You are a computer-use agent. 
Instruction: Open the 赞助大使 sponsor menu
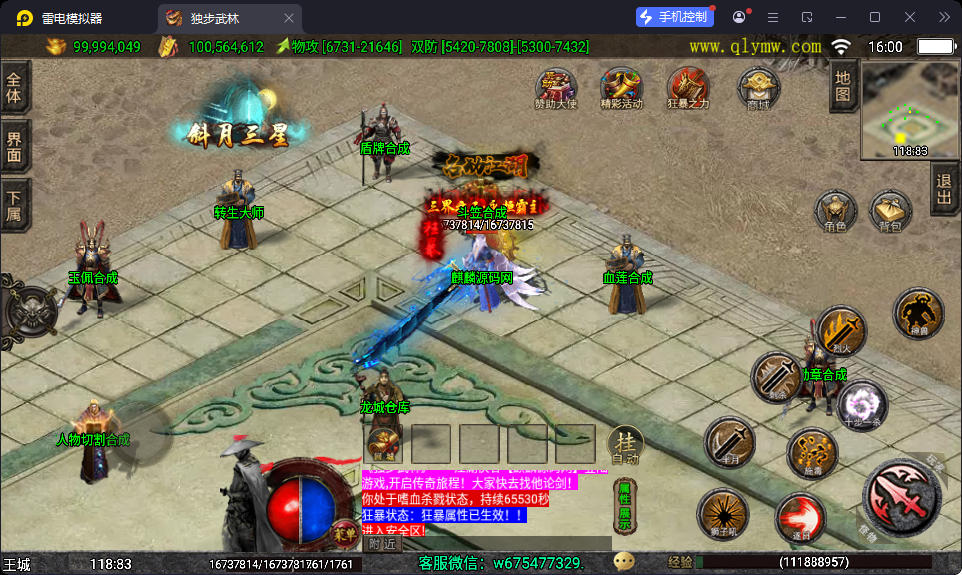[556, 88]
